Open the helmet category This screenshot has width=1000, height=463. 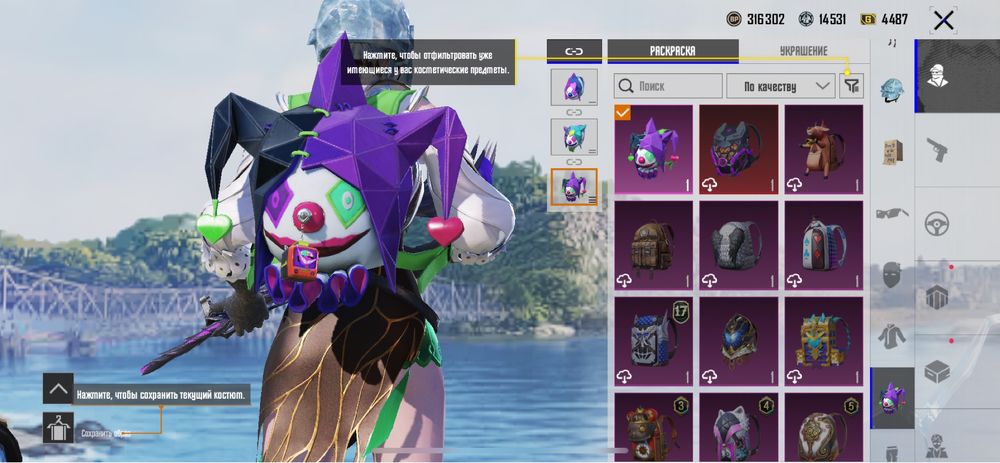pos(892,91)
